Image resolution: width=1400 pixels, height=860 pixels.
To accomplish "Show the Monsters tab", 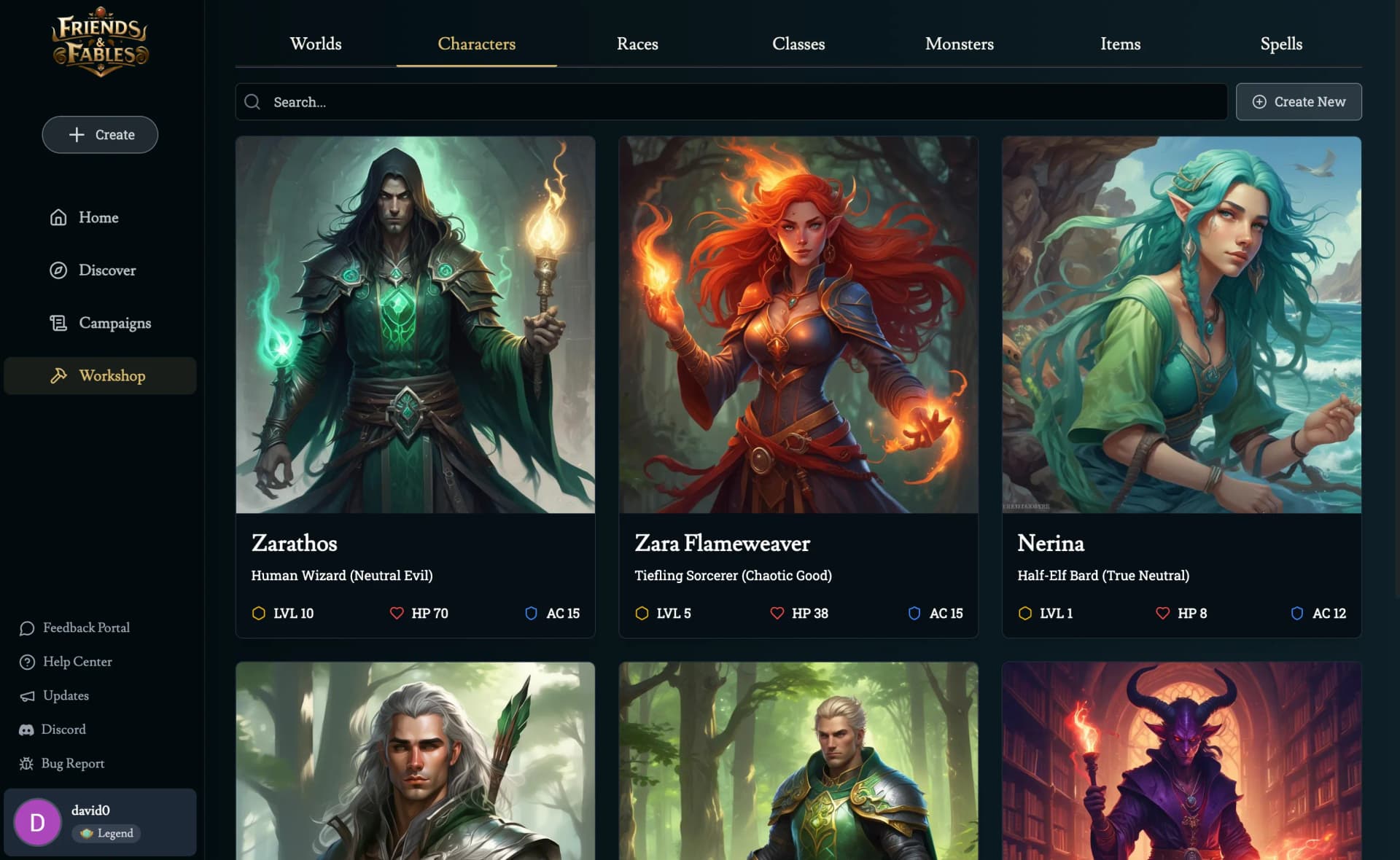I will (959, 44).
